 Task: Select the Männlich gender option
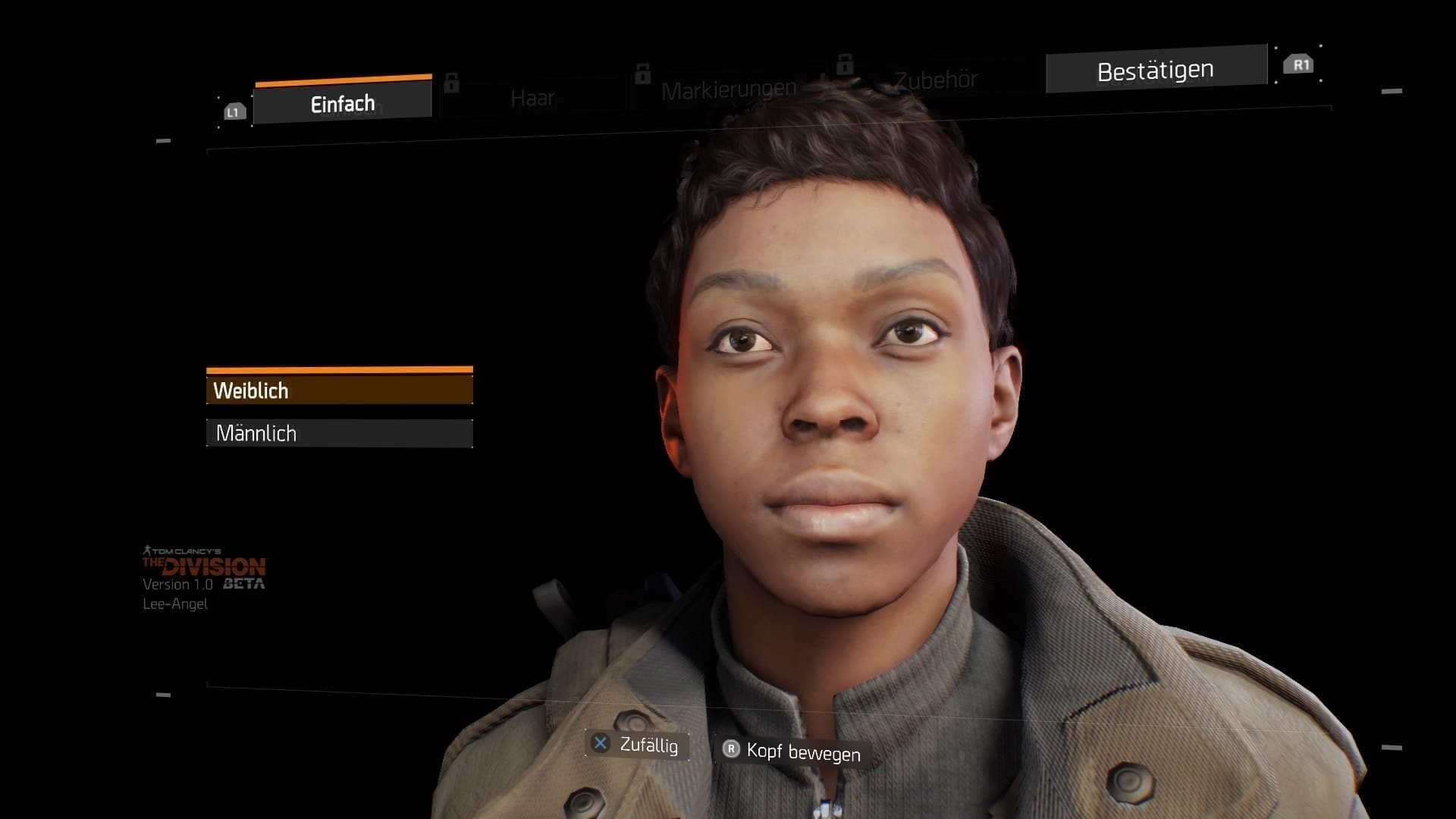339,433
